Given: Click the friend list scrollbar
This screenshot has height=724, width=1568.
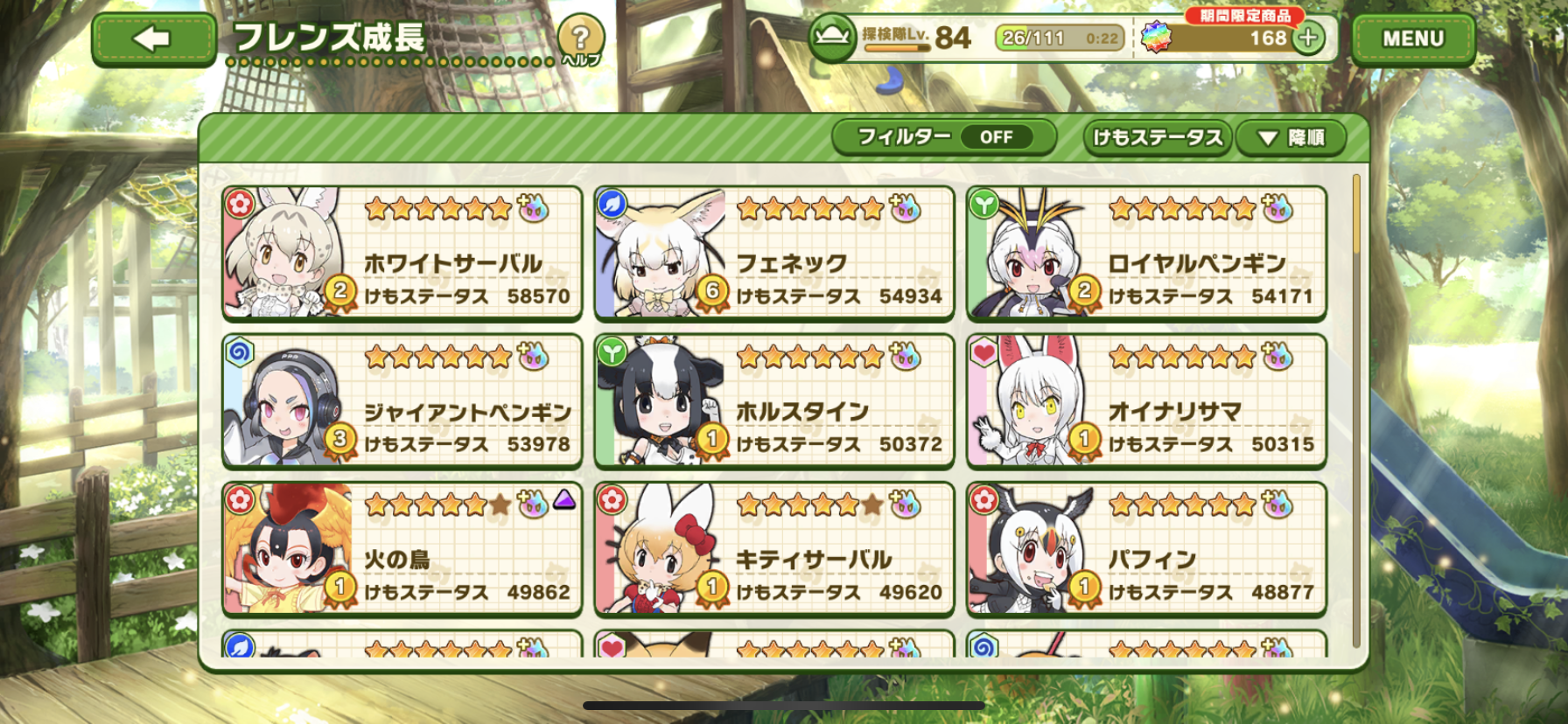Looking at the screenshot, I should tap(1356, 411).
